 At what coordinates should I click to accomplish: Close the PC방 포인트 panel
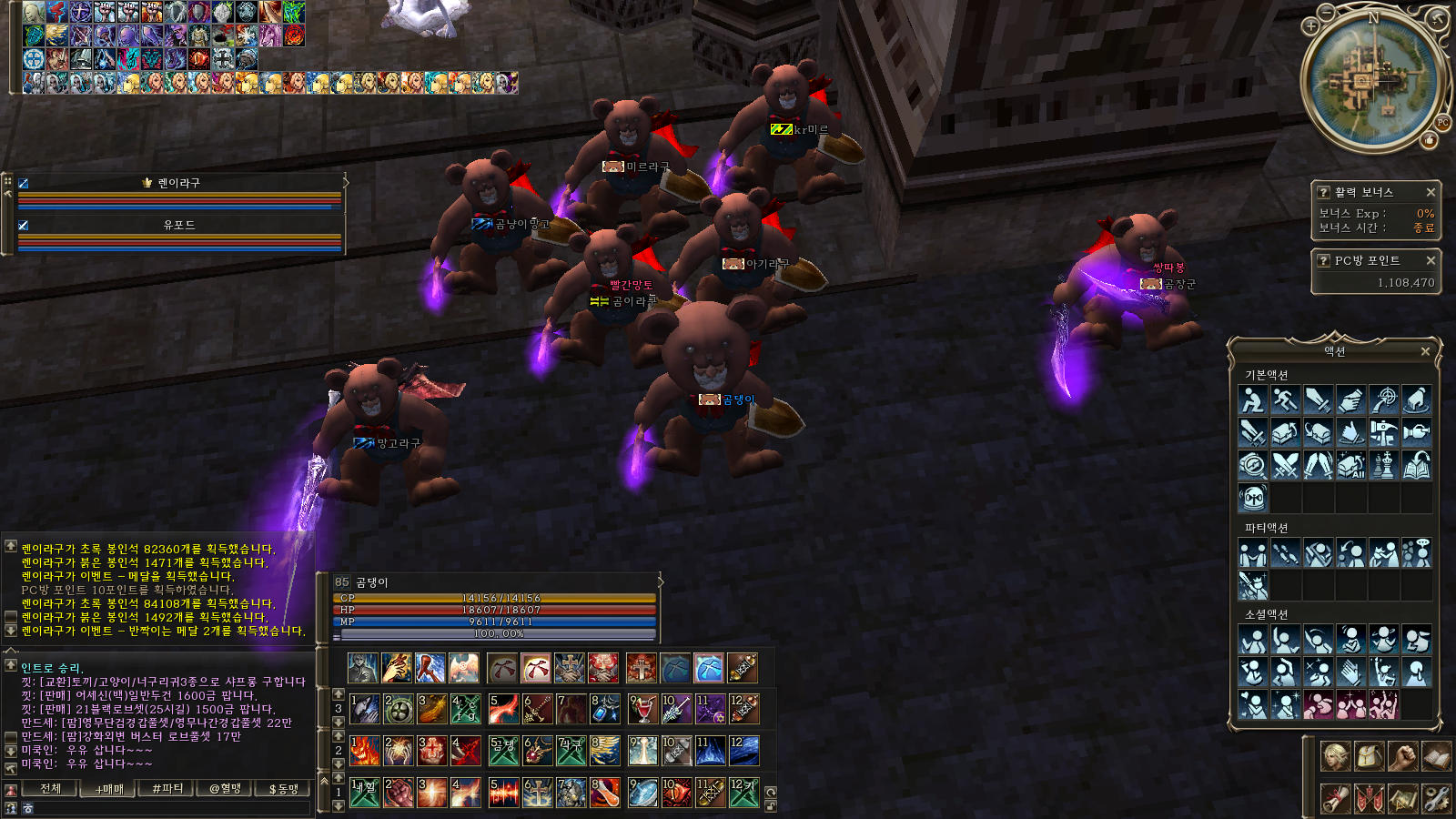(1431, 260)
